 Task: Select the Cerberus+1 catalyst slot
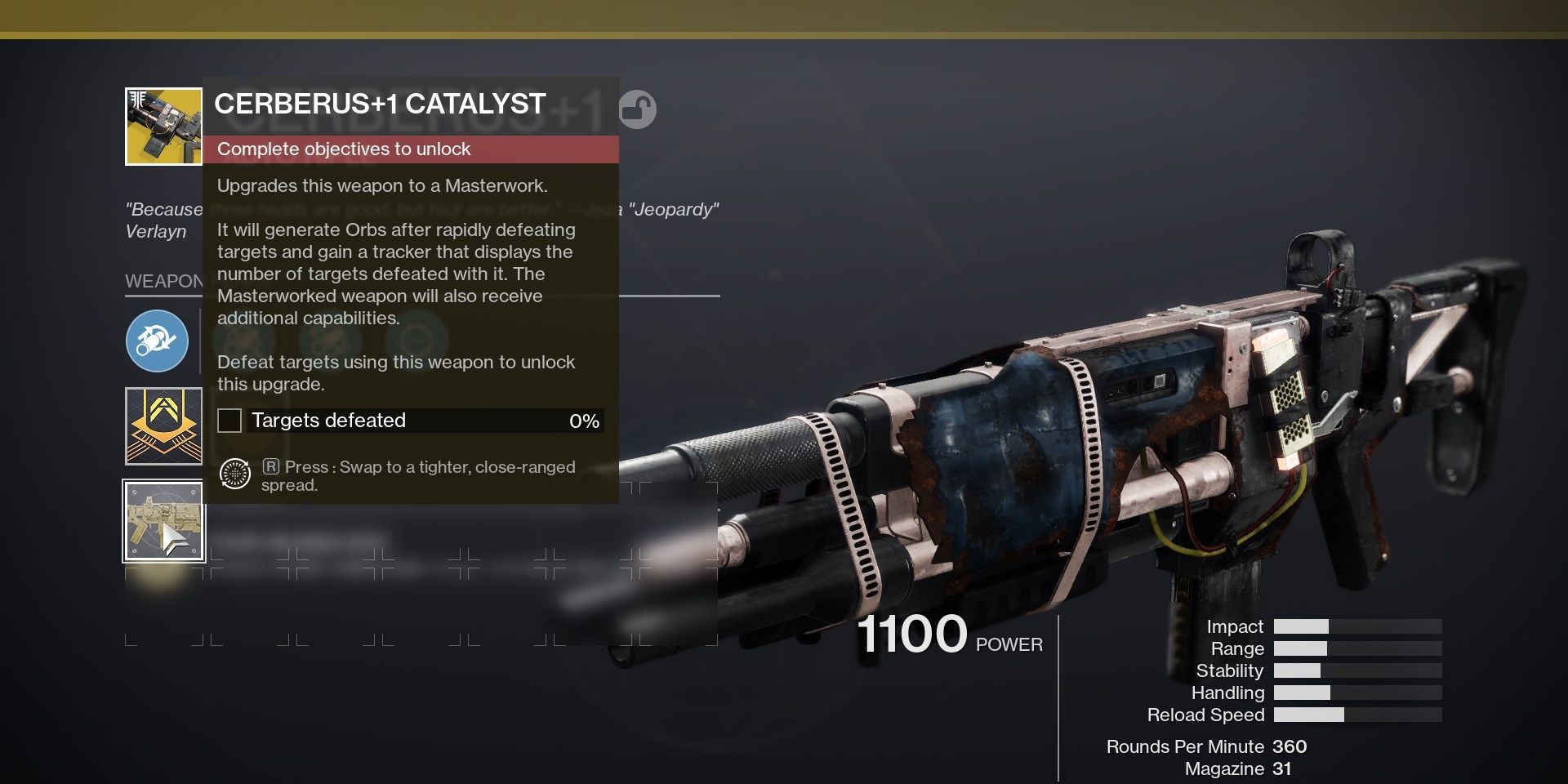(x=163, y=521)
